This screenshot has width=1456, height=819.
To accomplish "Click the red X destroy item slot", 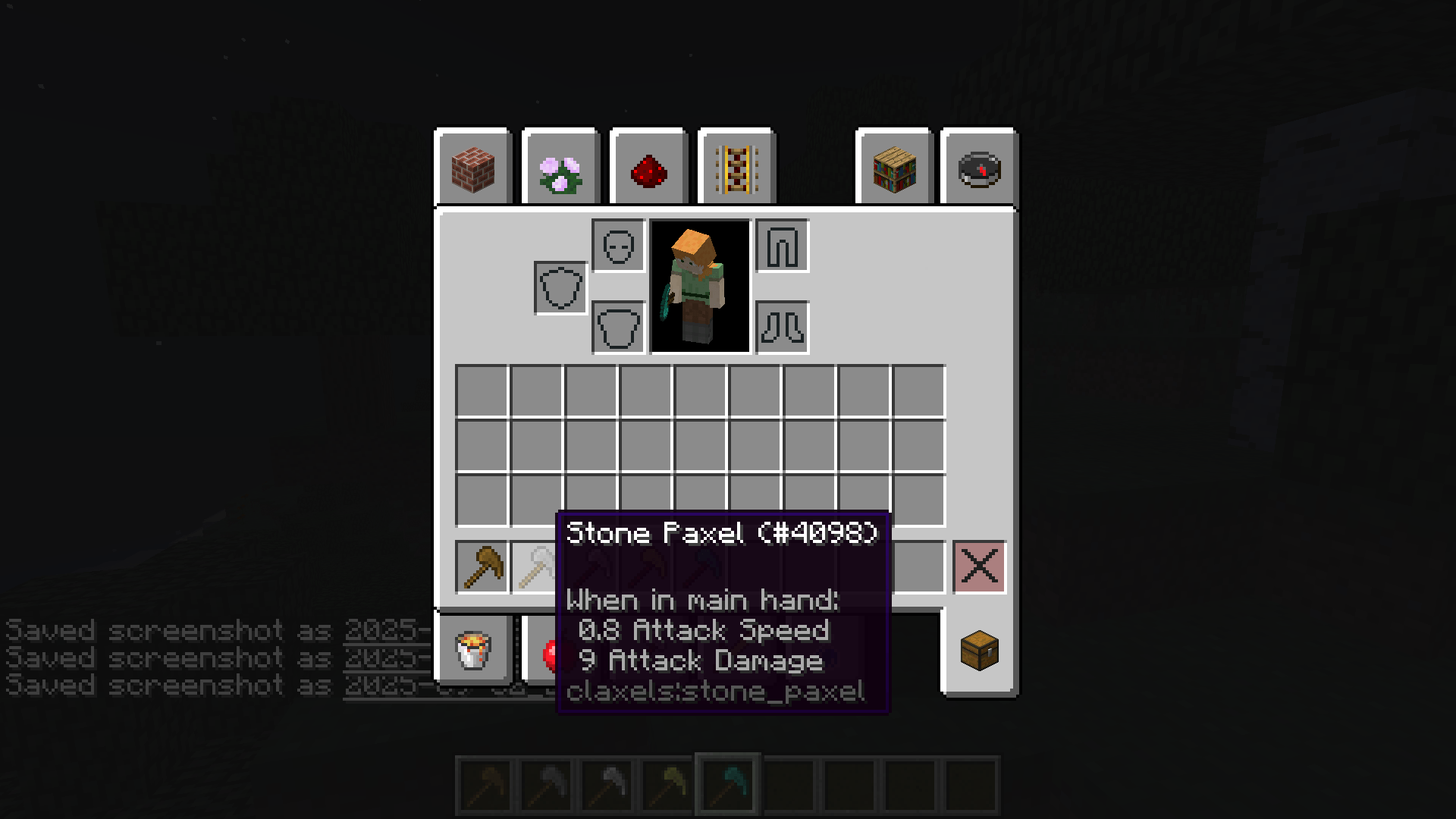I will 979,567.
